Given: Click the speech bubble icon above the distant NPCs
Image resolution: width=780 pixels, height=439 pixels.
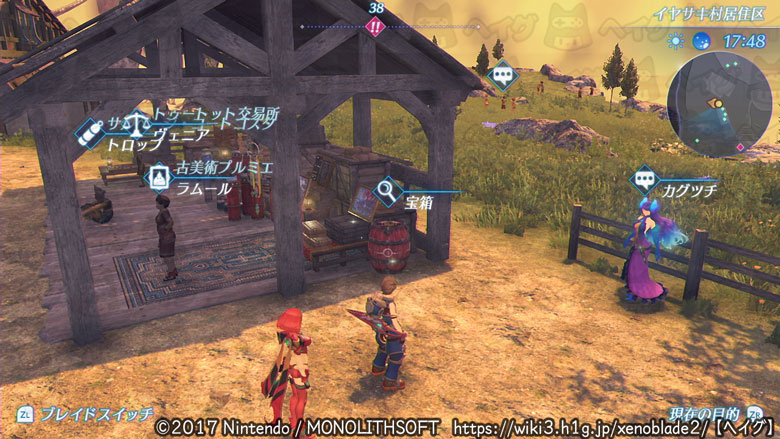Looking at the screenshot, I should pyautogui.click(x=502, y=73).
